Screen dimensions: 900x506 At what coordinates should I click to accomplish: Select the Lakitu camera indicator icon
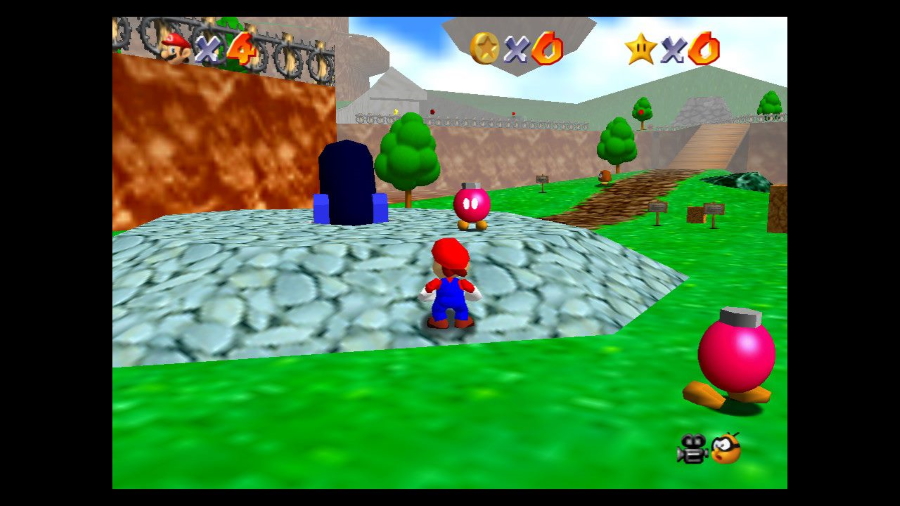[726, 448]
